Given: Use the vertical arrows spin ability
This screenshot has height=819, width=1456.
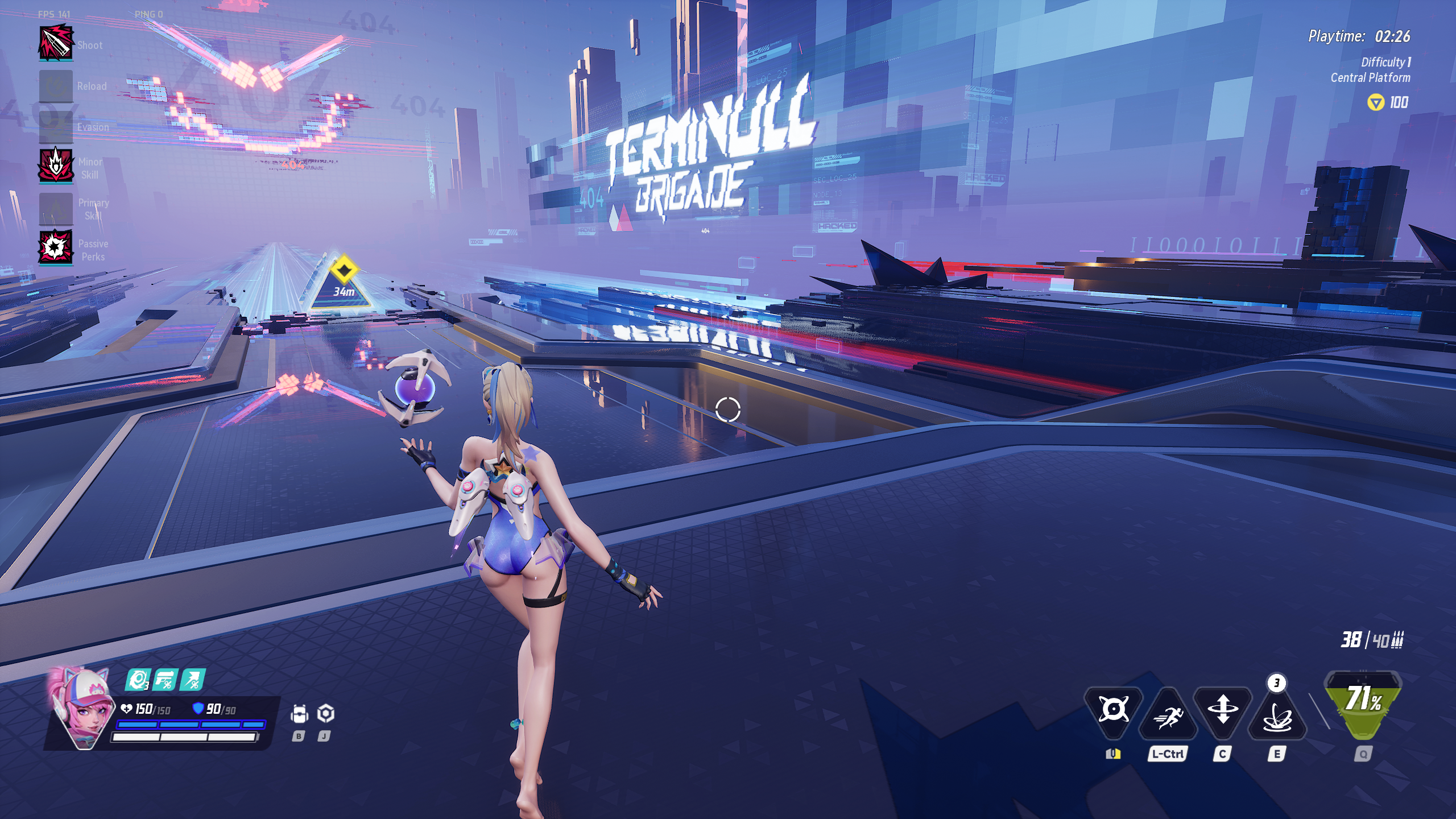Looking at the screenshot, I should [1222, 712].
